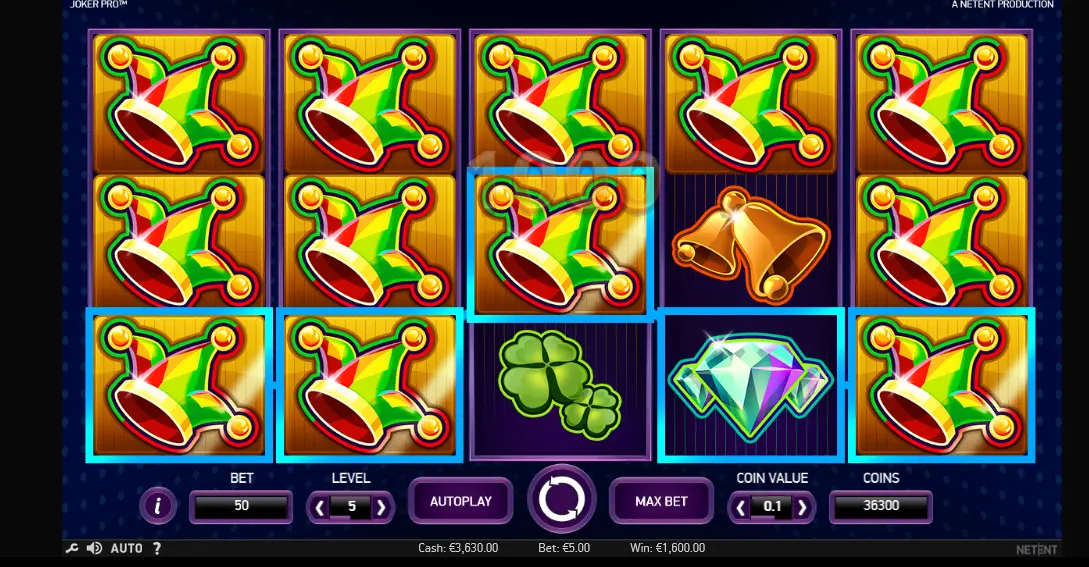The width and height of the screenshot is (1089, 567).
Task: Open the paytable info button
Action: coord(158,506)
